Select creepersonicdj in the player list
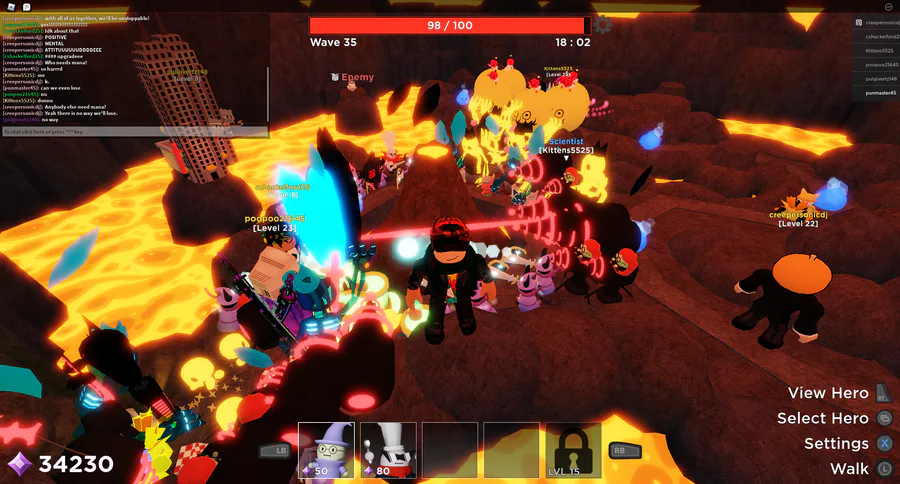The height and width of the screenshot is (484, 900). click(x=876, y=22)
